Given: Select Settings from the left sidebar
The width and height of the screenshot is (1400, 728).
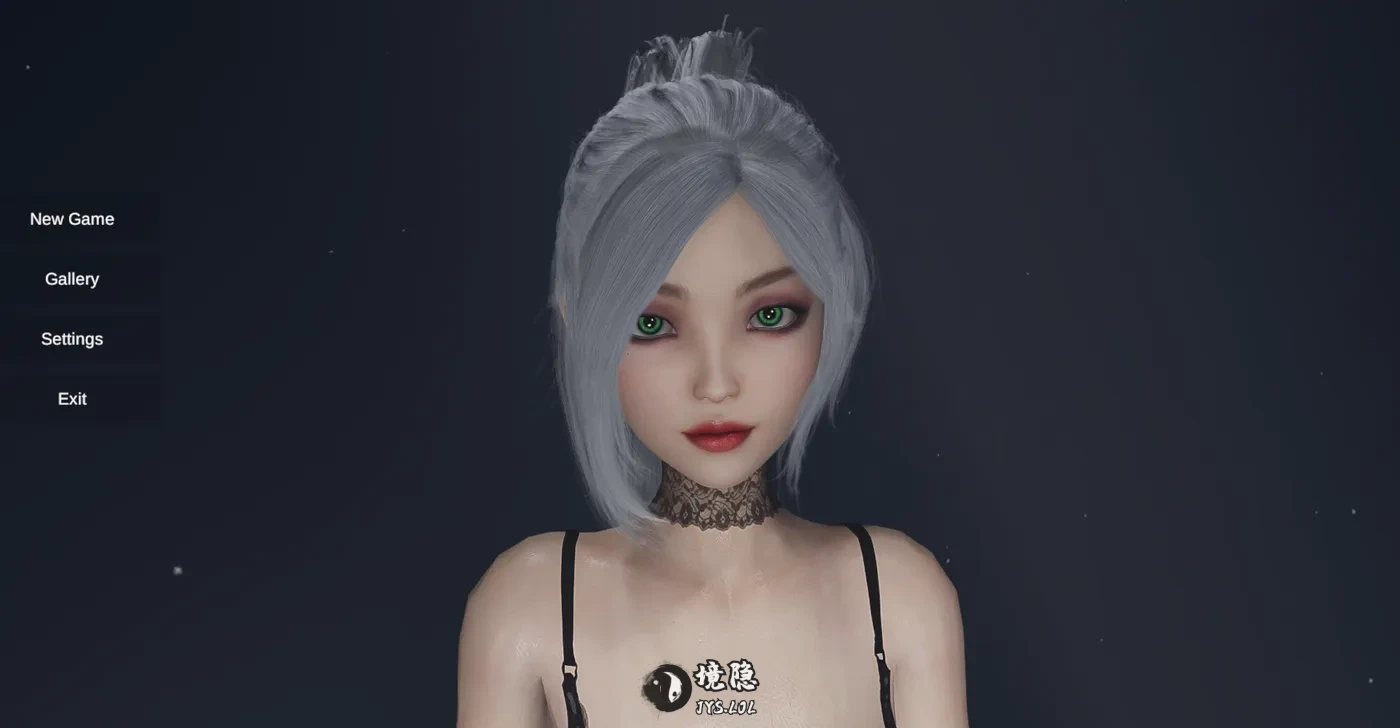Looking at the screenshot, I should click(x=71, y=338).
